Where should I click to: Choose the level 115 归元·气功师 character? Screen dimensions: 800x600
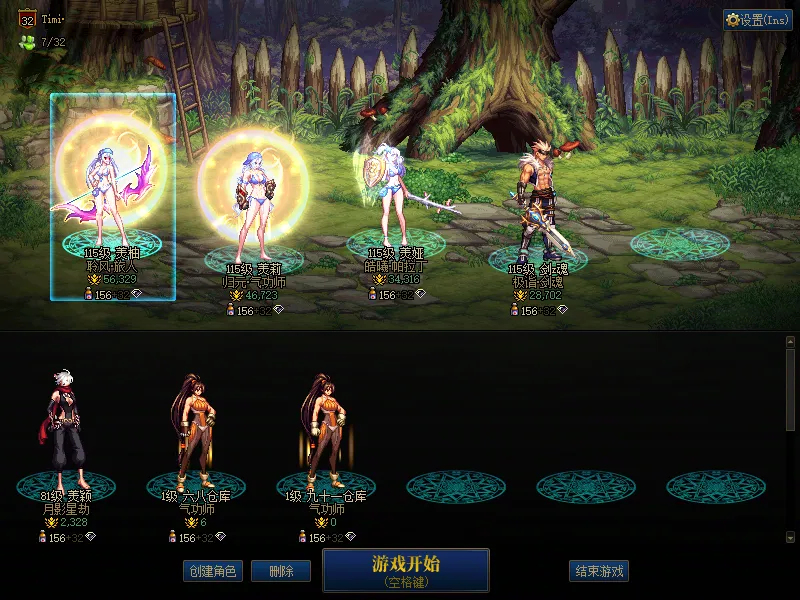(255, 200)
